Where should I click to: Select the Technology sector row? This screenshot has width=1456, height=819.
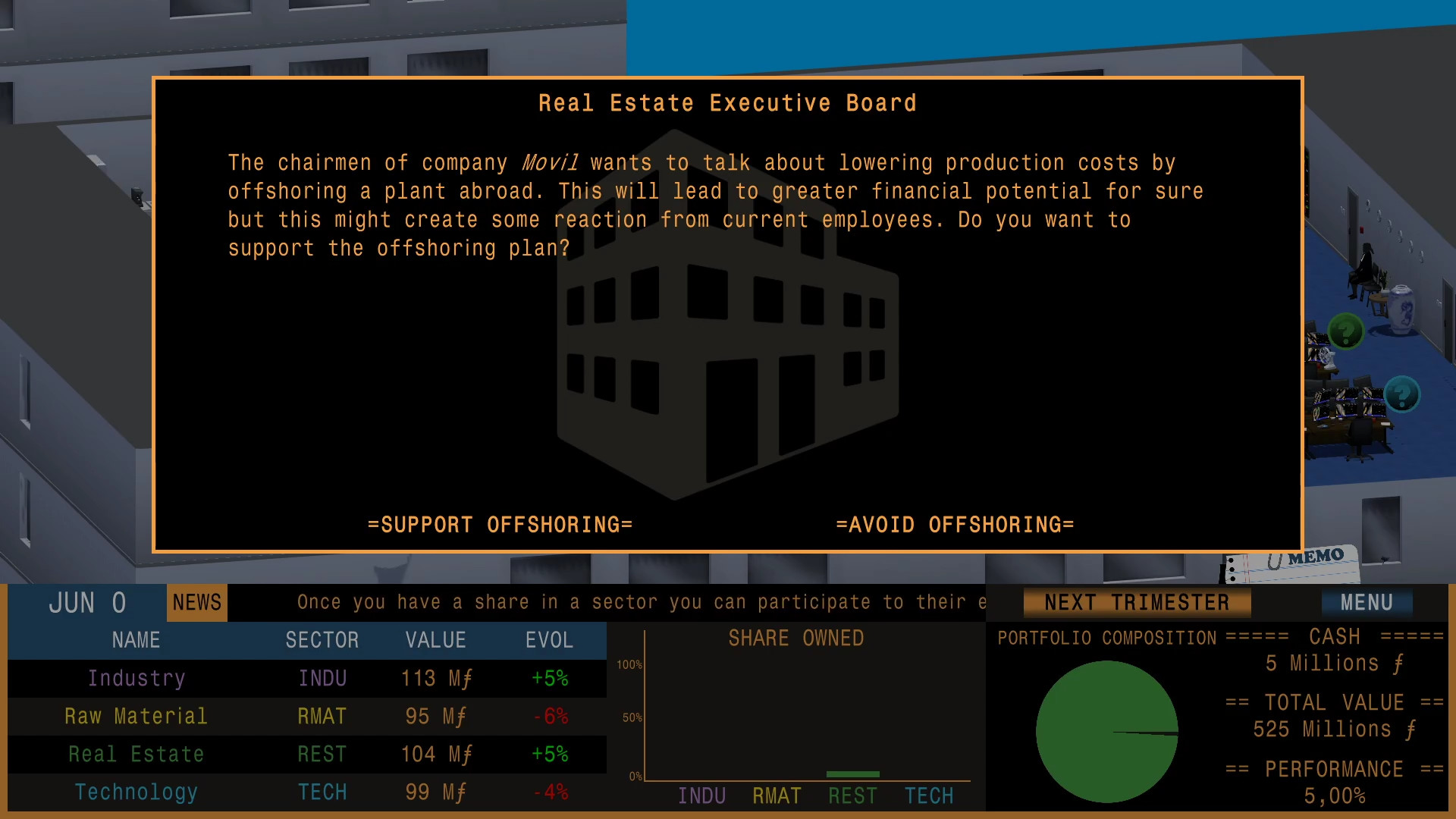(x=136, y=792)
